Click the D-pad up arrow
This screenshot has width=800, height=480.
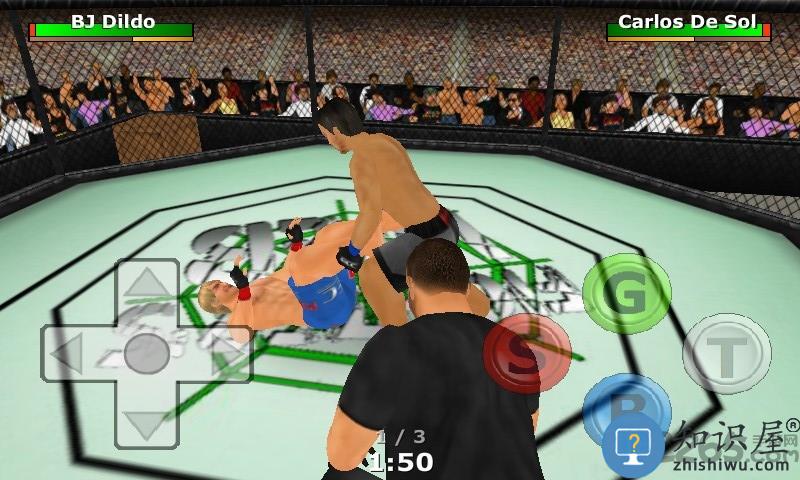(147, 287)
